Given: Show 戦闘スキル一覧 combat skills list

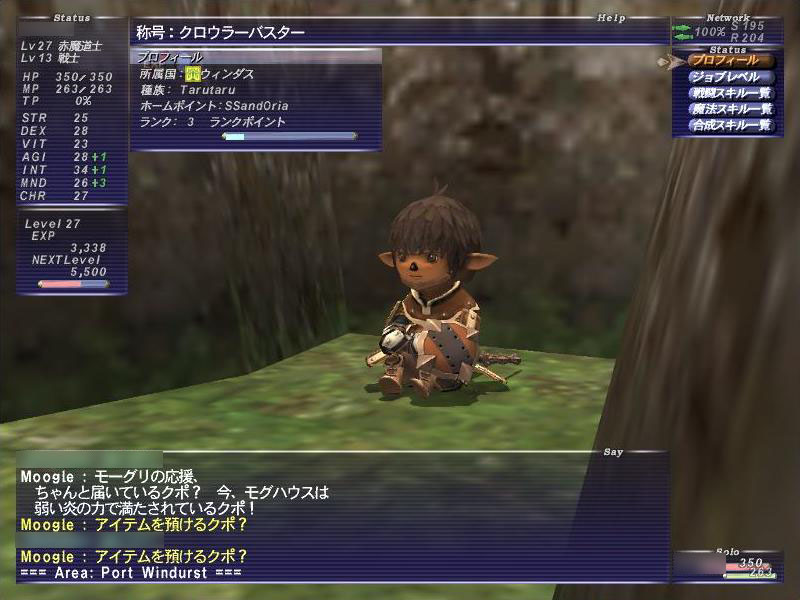Looking at the screenshot, I should coord(730,93).
